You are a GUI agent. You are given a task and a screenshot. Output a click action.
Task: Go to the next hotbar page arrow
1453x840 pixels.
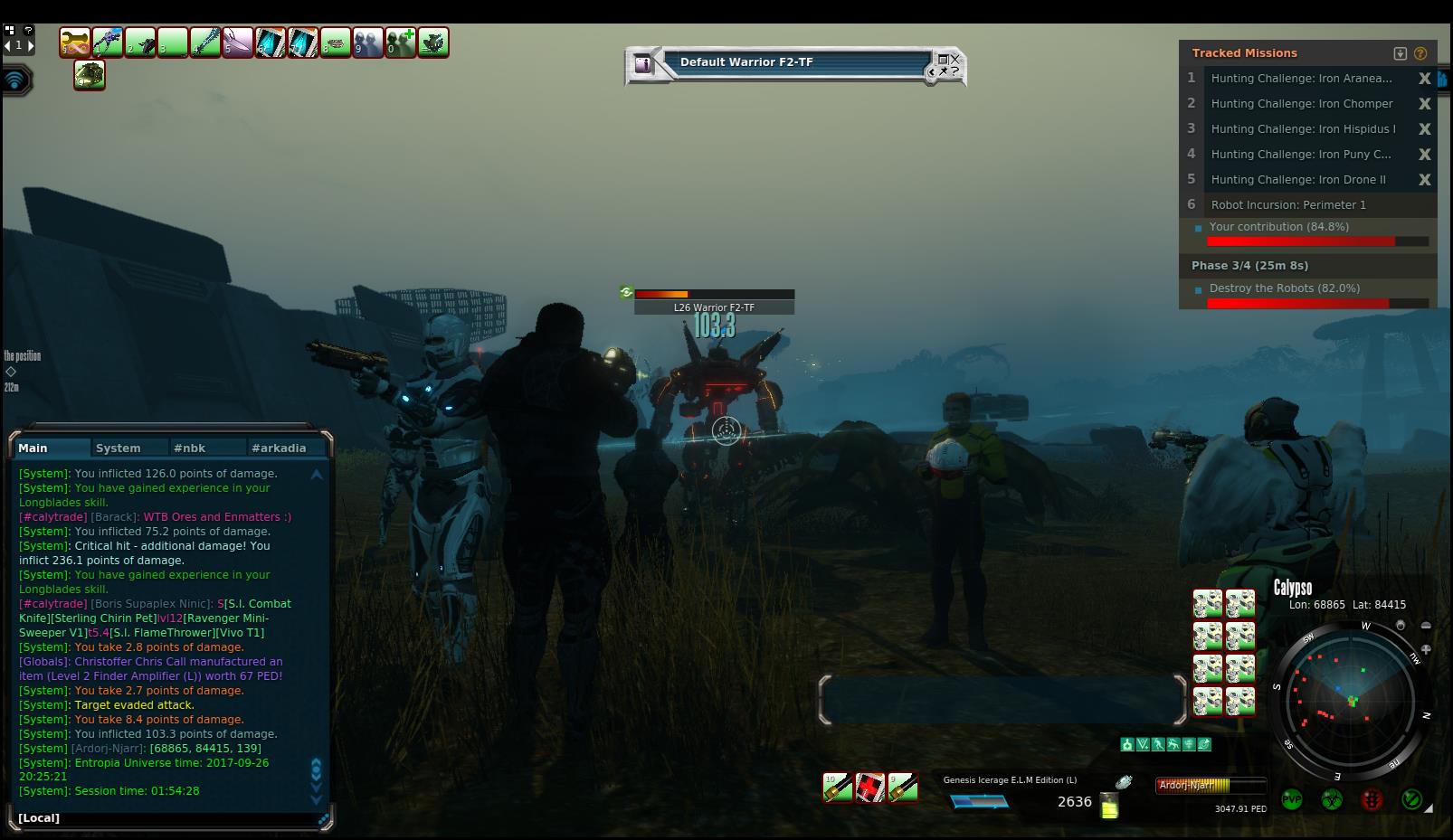(x=30, y=45)
